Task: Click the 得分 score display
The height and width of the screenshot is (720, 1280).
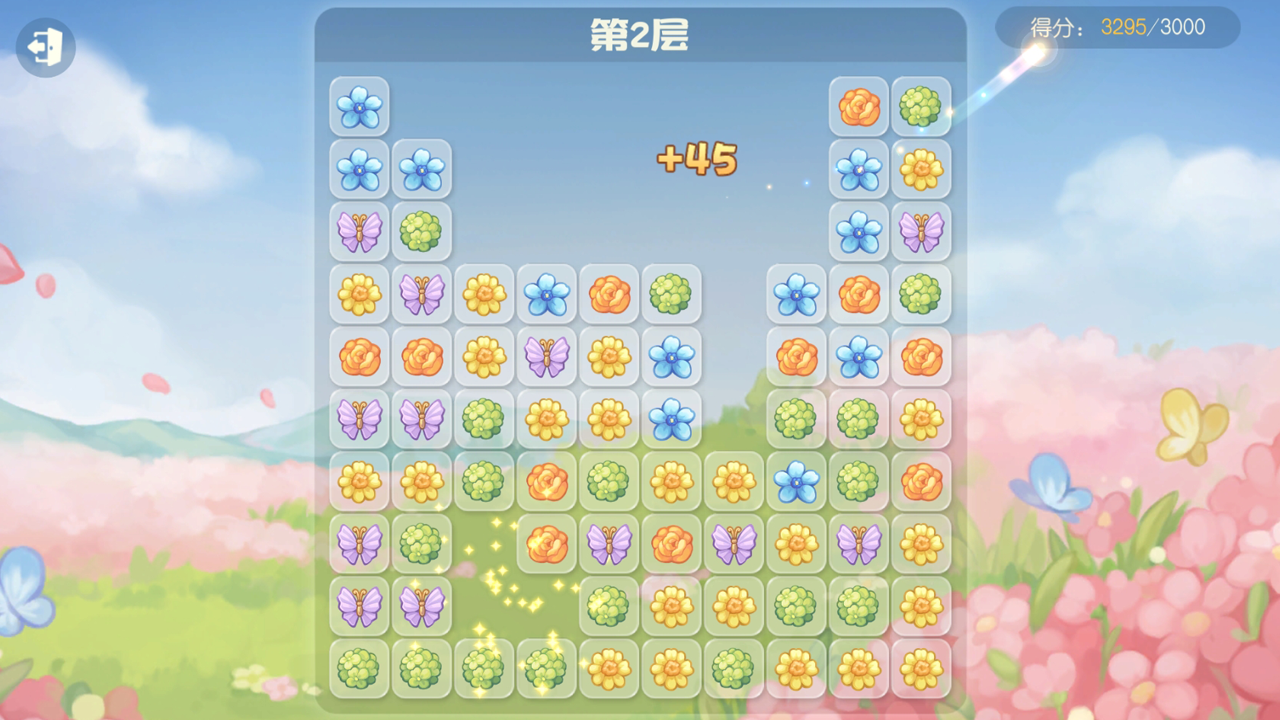Action: pyautogui.click(x=1040, y=27)
